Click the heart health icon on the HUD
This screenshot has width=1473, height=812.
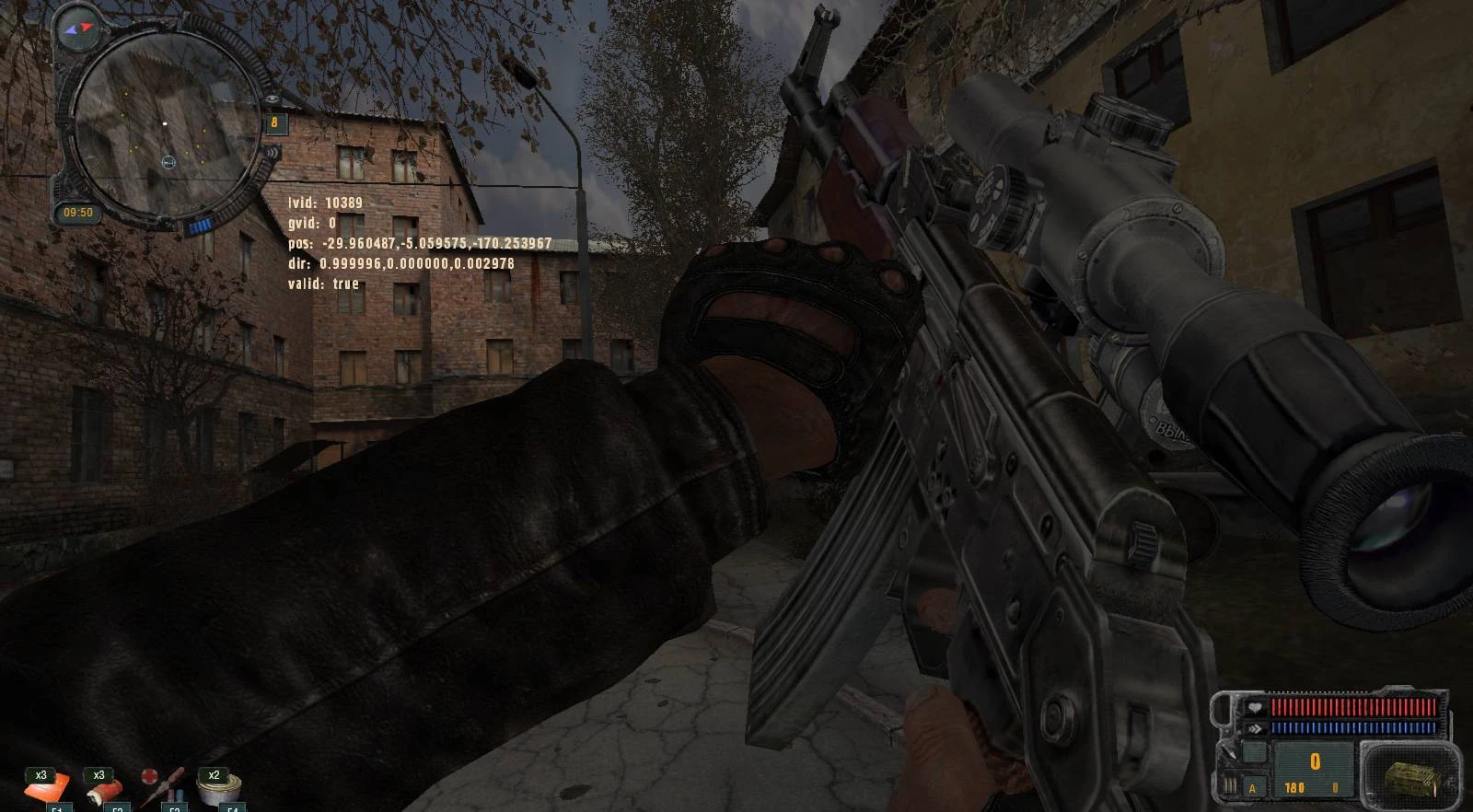click(x=1255, y=708)
